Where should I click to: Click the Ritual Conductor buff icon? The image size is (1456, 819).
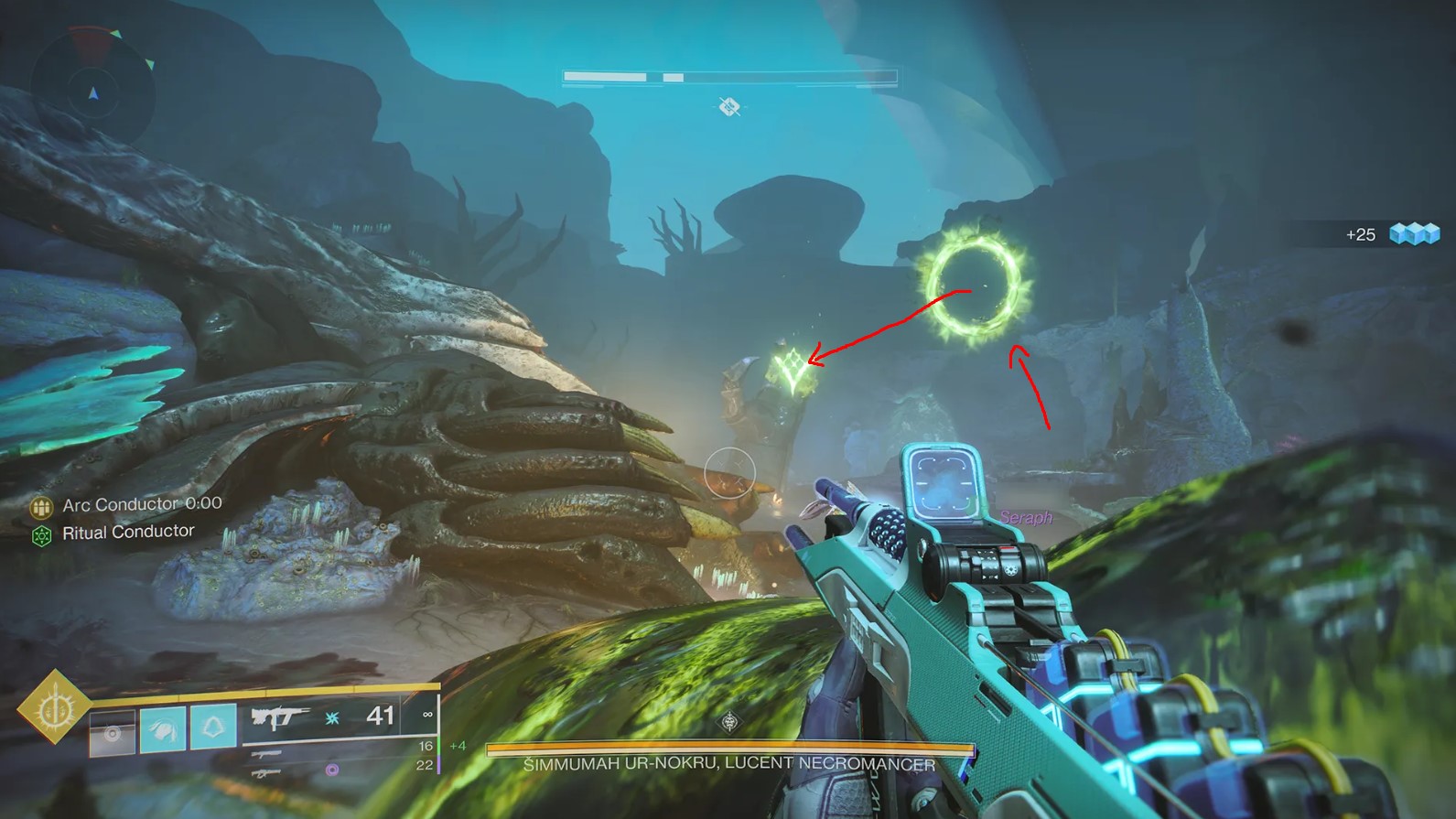click(41, 535)
